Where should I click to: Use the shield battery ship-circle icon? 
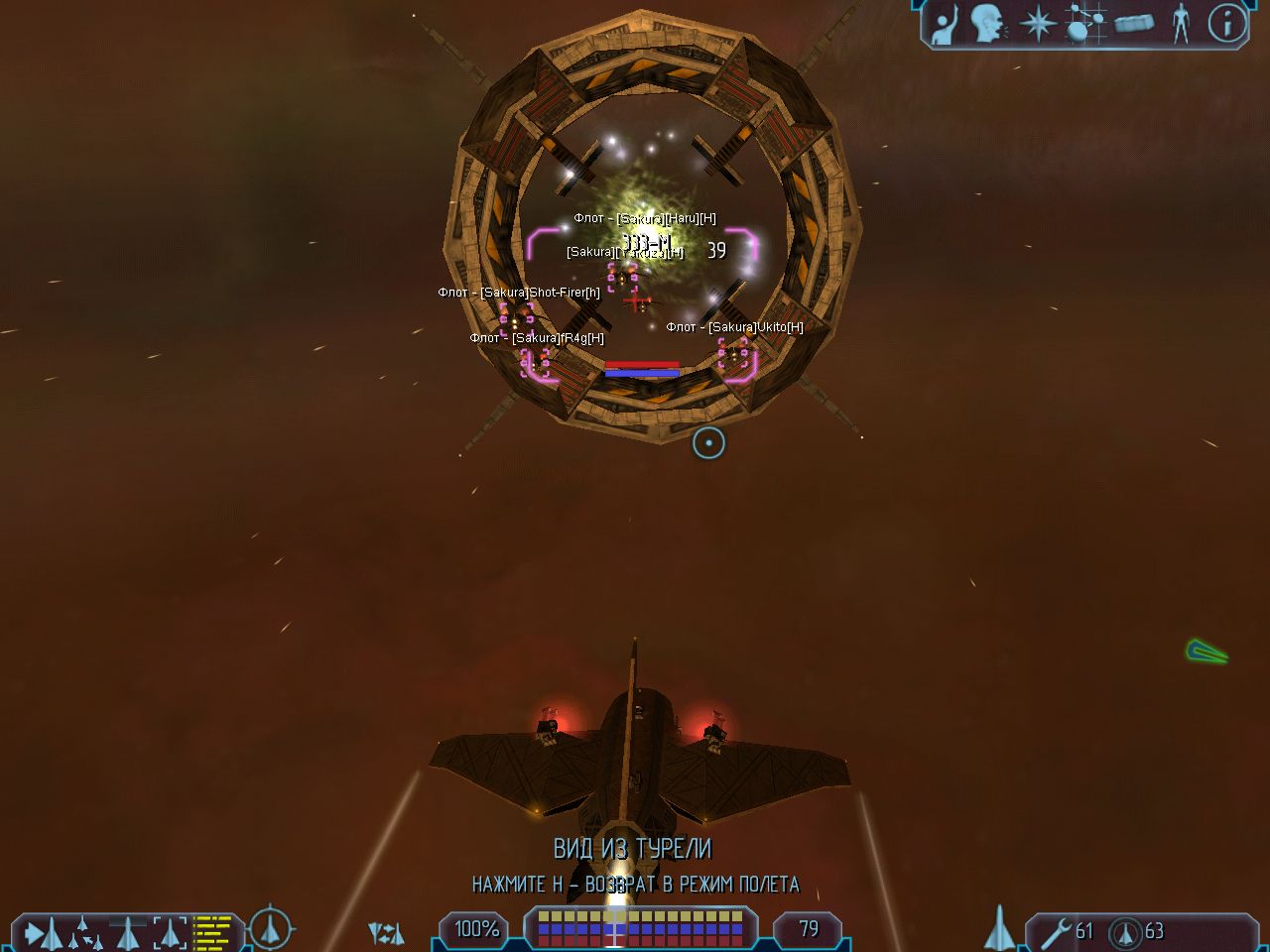pyautogui.click(x=1125, y=931)
